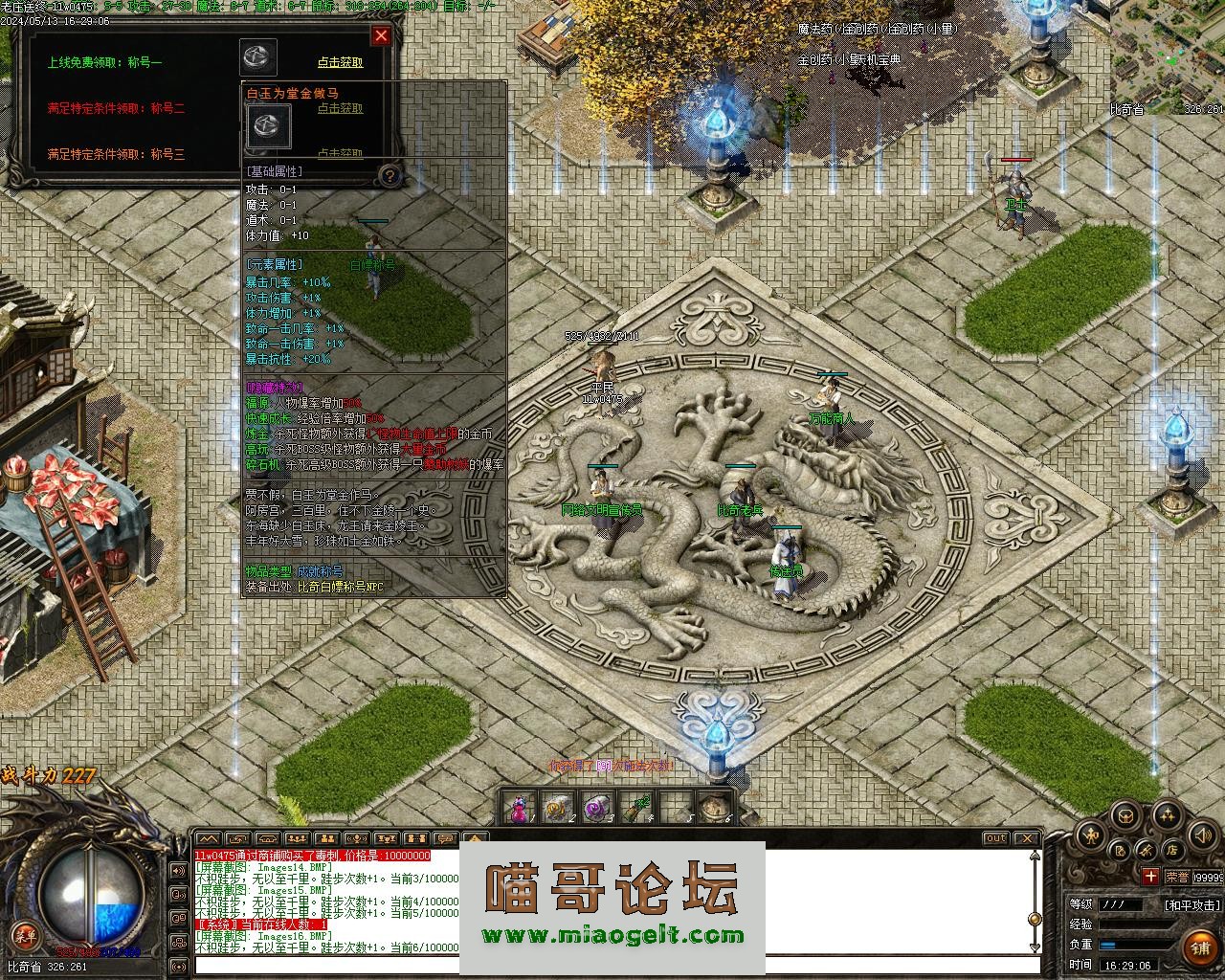The image size is (1225, 980).
Task: Select the green item in hotbar slot 4
Action: [635, 809]
